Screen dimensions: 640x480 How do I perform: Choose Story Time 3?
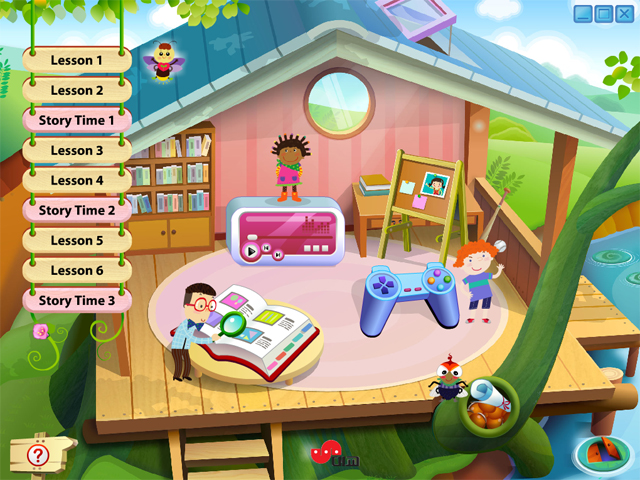point(77,300)
